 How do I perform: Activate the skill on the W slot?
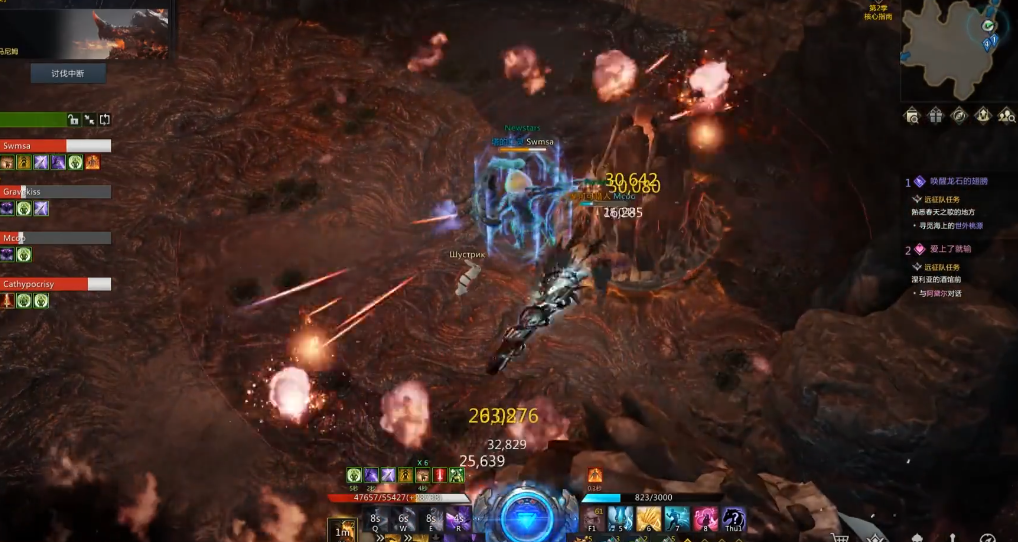(x=404, y=520)
